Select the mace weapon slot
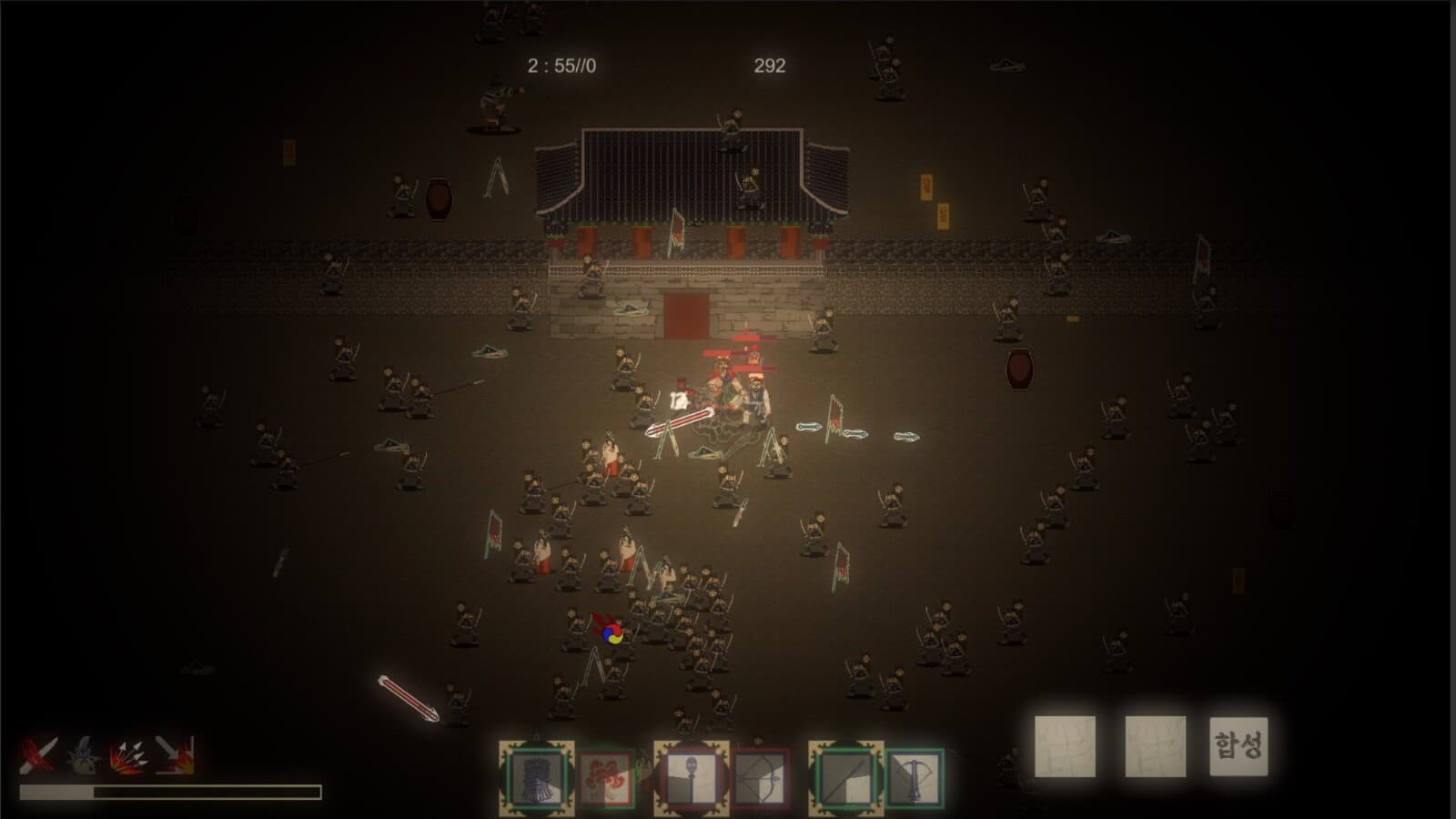The image size is (1456, 819). click(x=692, y=779)
